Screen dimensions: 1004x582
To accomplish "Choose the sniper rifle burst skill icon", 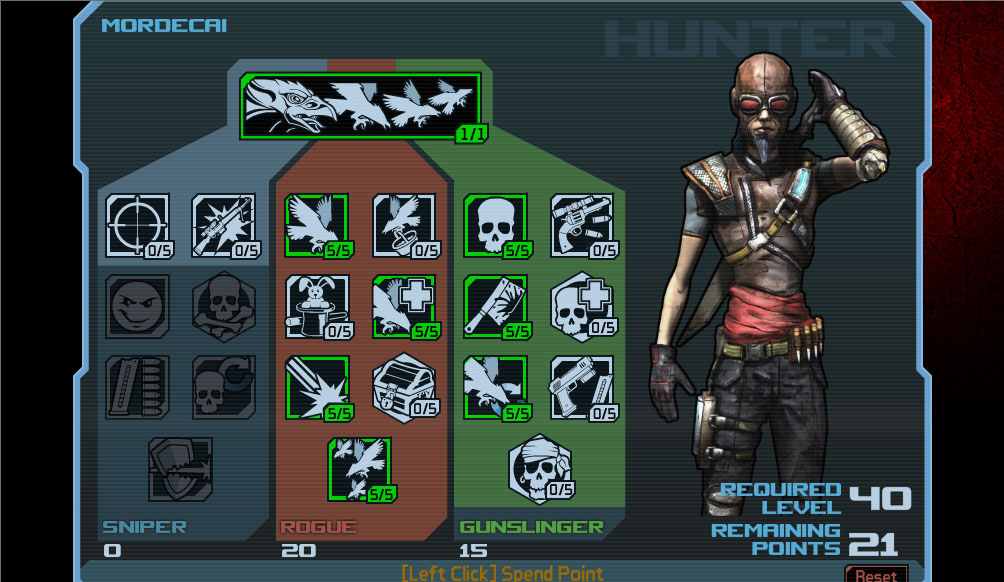I will click(x=223, y=225).
